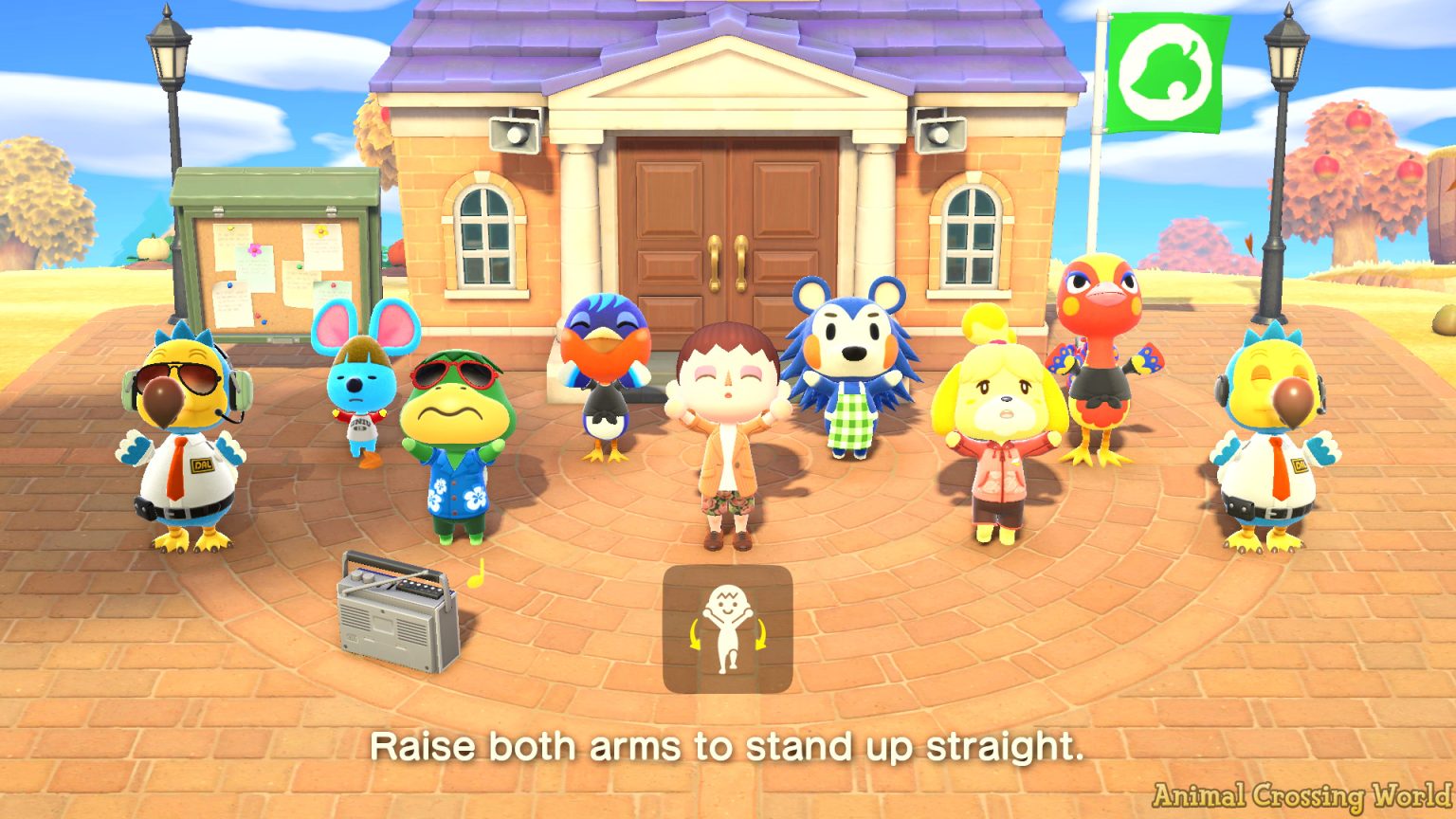Switch to the pose guide panel above the prompt
Image resolution: width=1456 pixels, height=819 pixels.
(728, 628)
